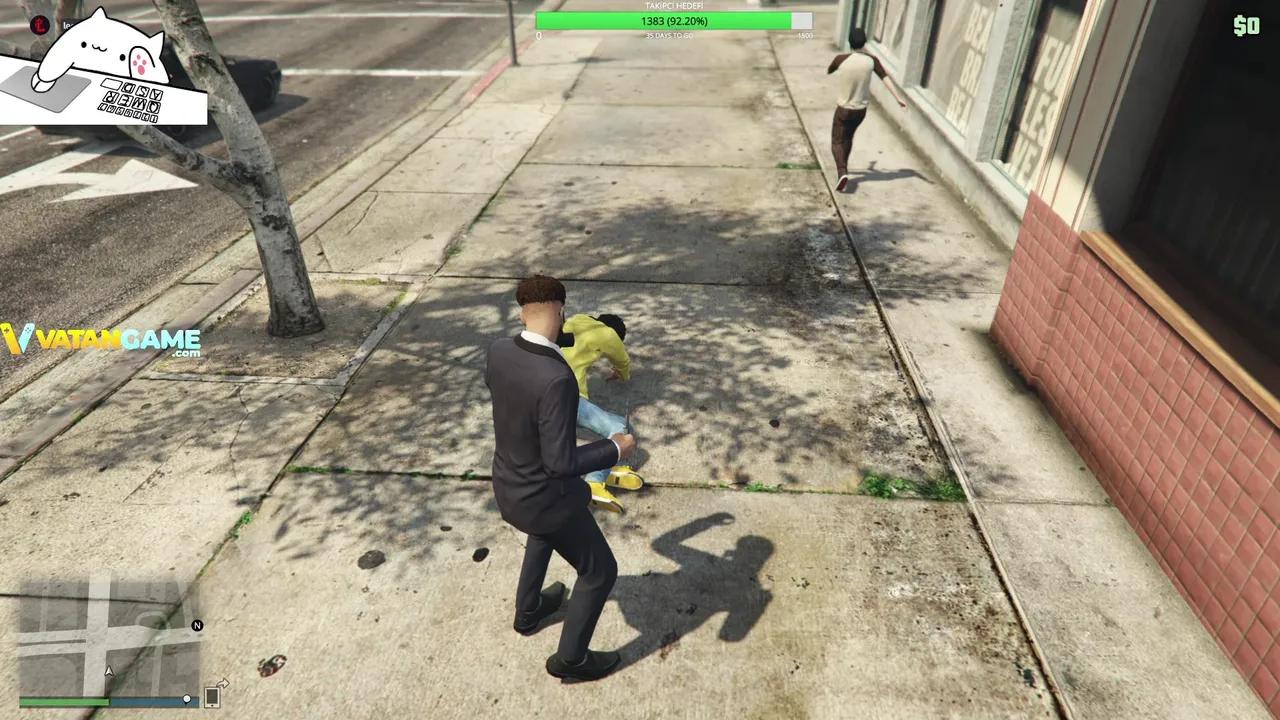Click the $0 money counter
This screenshot has width=1280, height=720.
(1247, 27)
